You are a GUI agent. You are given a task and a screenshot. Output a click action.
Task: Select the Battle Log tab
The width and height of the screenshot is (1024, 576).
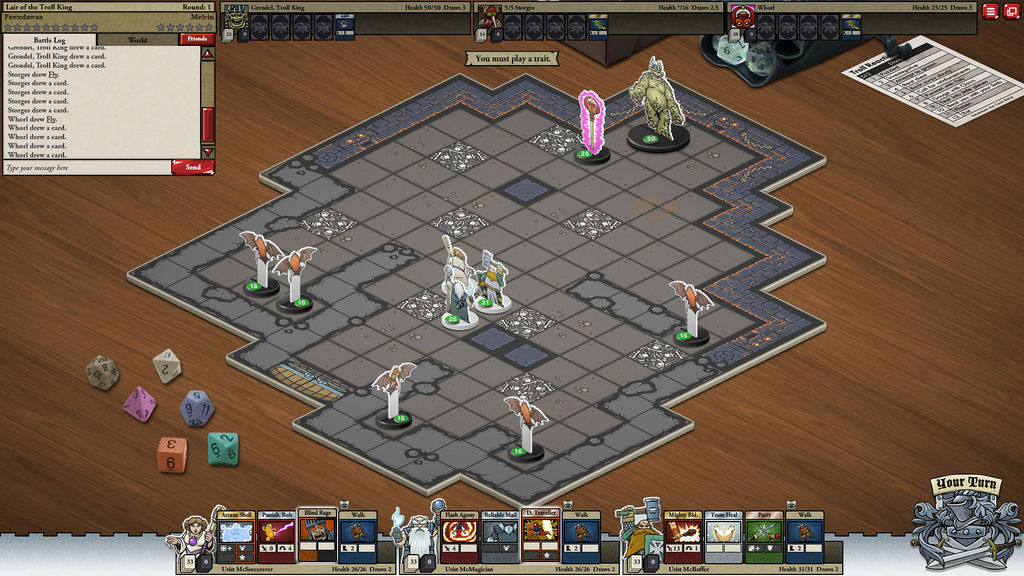click(50, 40)
